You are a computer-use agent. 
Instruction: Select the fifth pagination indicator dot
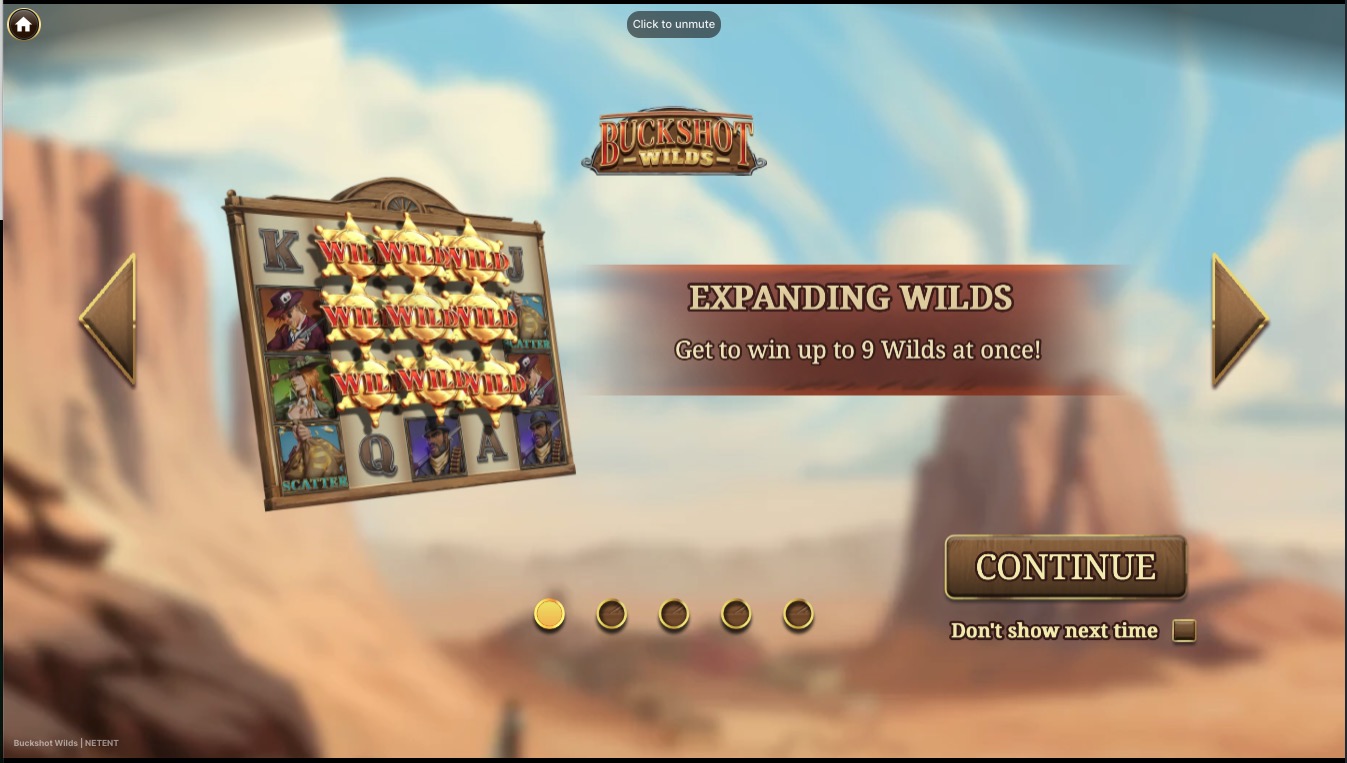click(x=797, y=614)
